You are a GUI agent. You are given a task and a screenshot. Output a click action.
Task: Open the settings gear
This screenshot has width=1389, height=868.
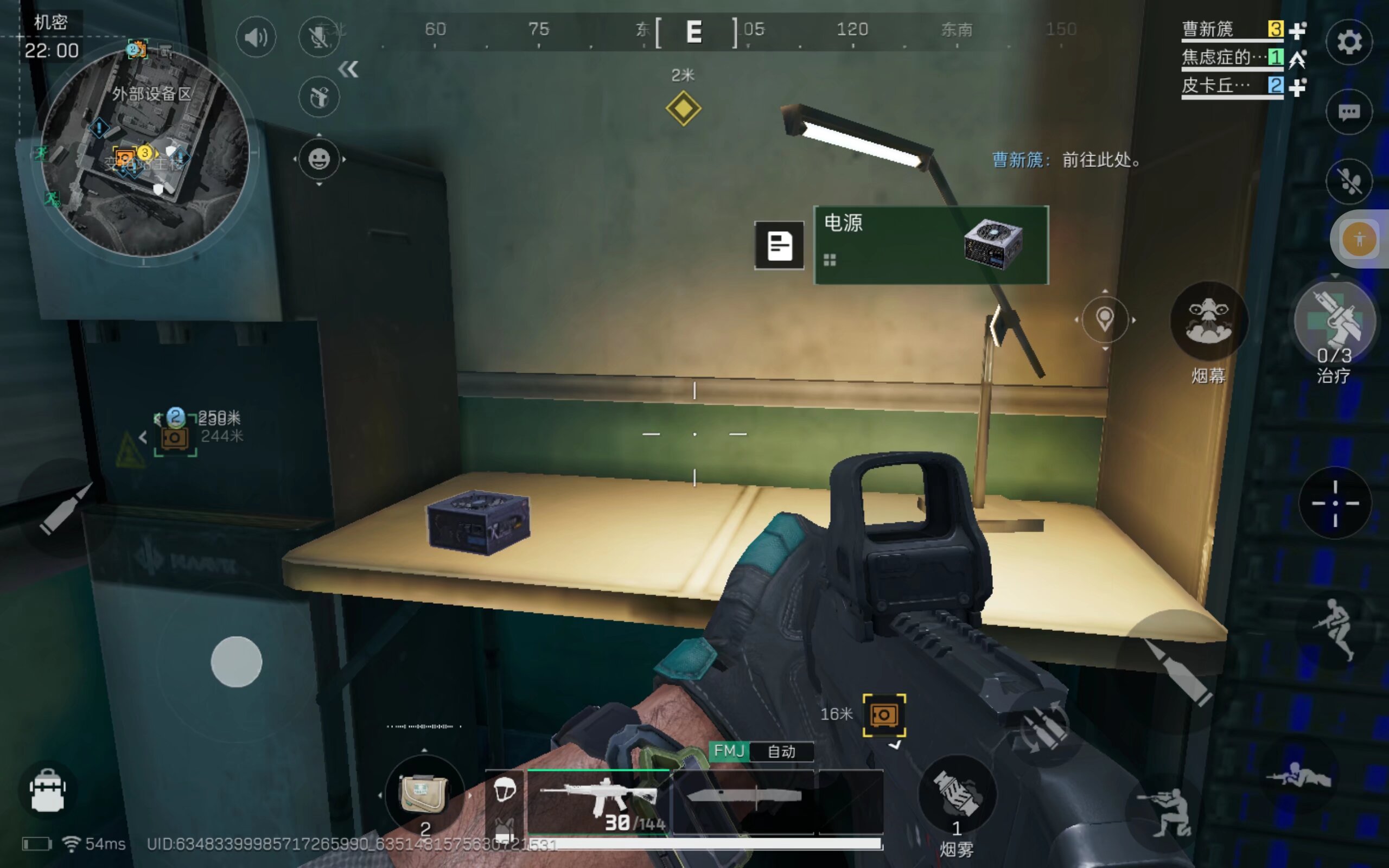(x=1350, y=42)
